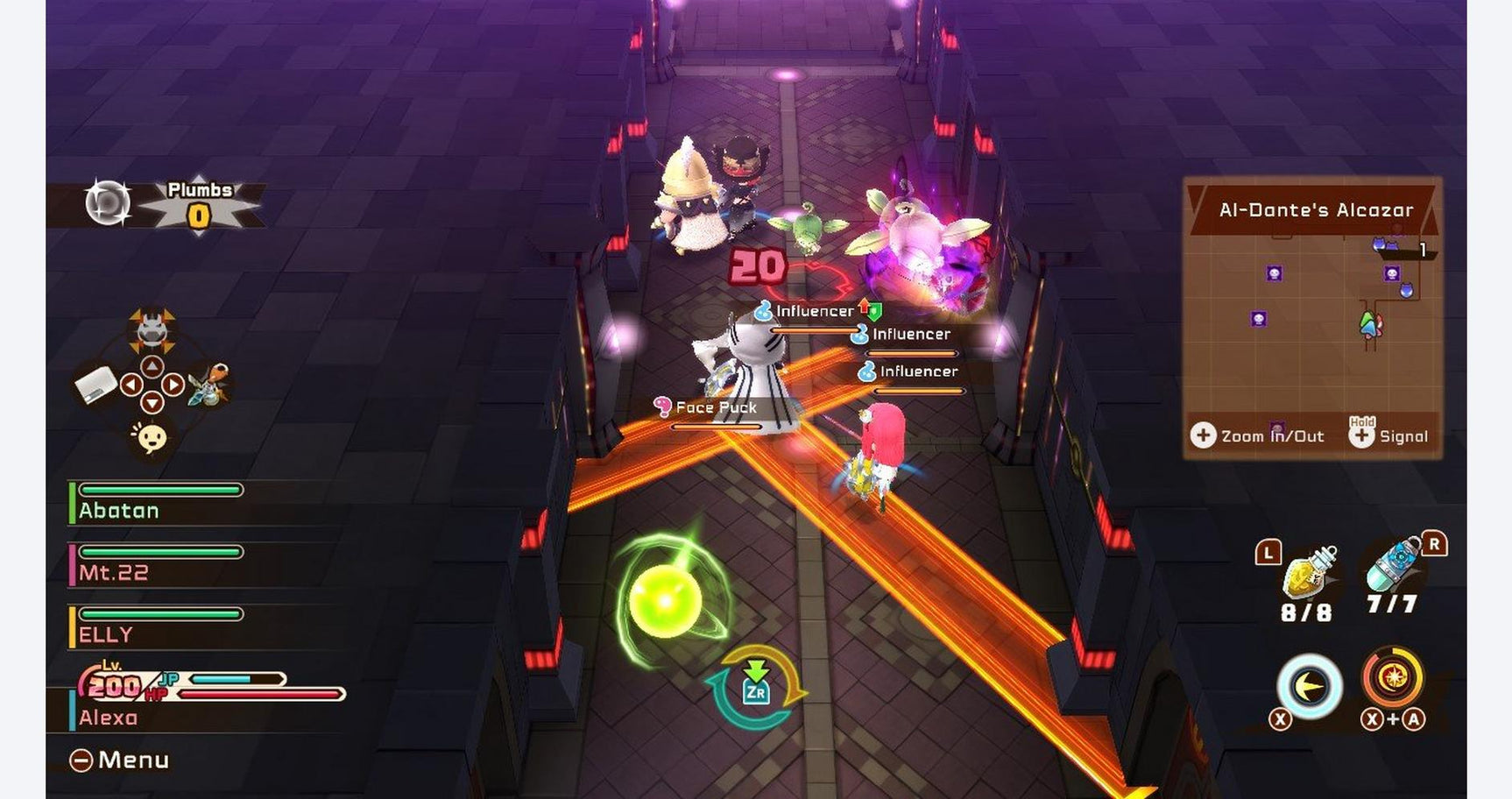Viewport: 1512px width, 799px height.
Task: Choose the grey cat mask shortcut icon
Action: point(152,329)
